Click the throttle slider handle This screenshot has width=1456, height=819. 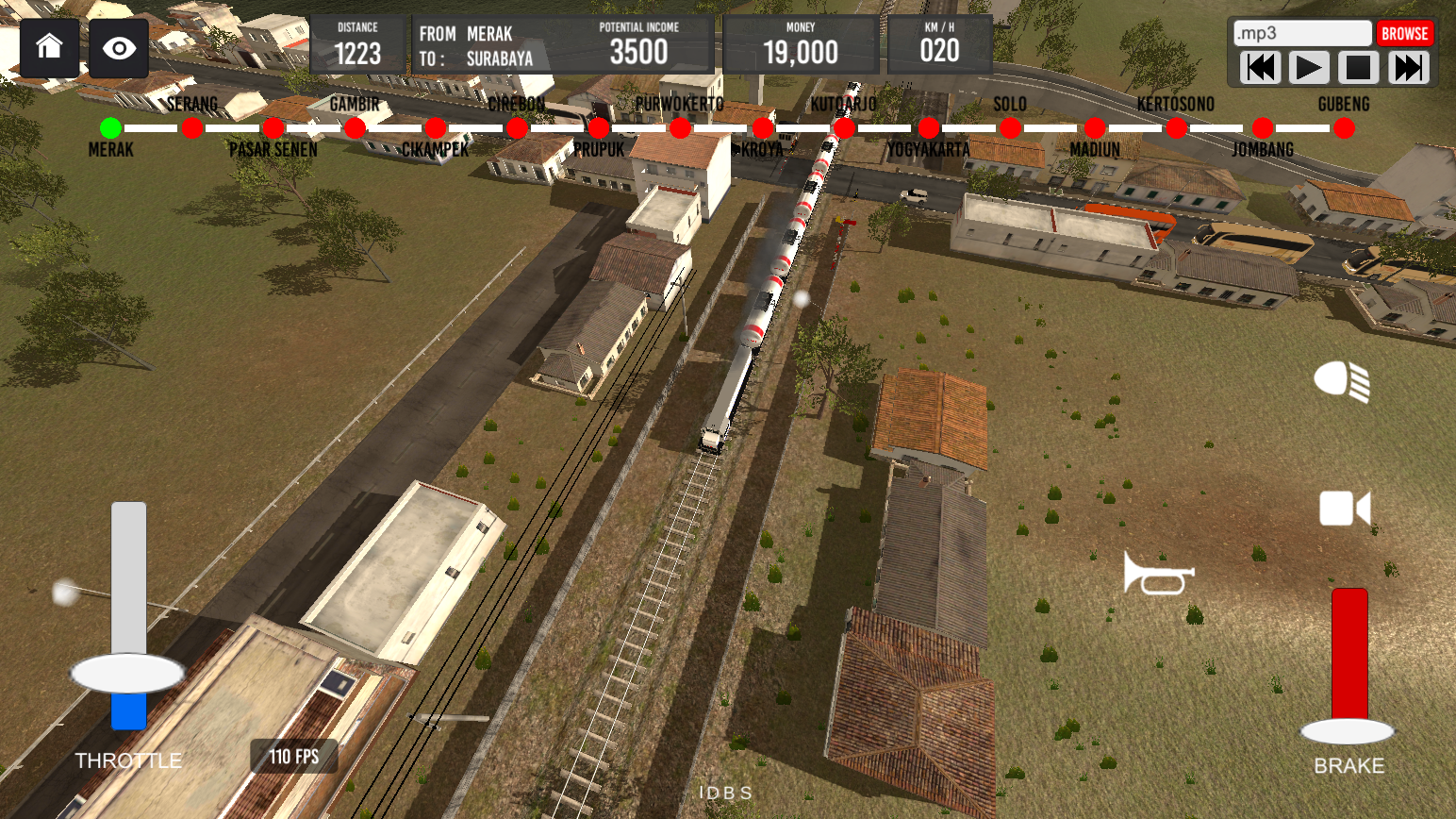[127, 674]
